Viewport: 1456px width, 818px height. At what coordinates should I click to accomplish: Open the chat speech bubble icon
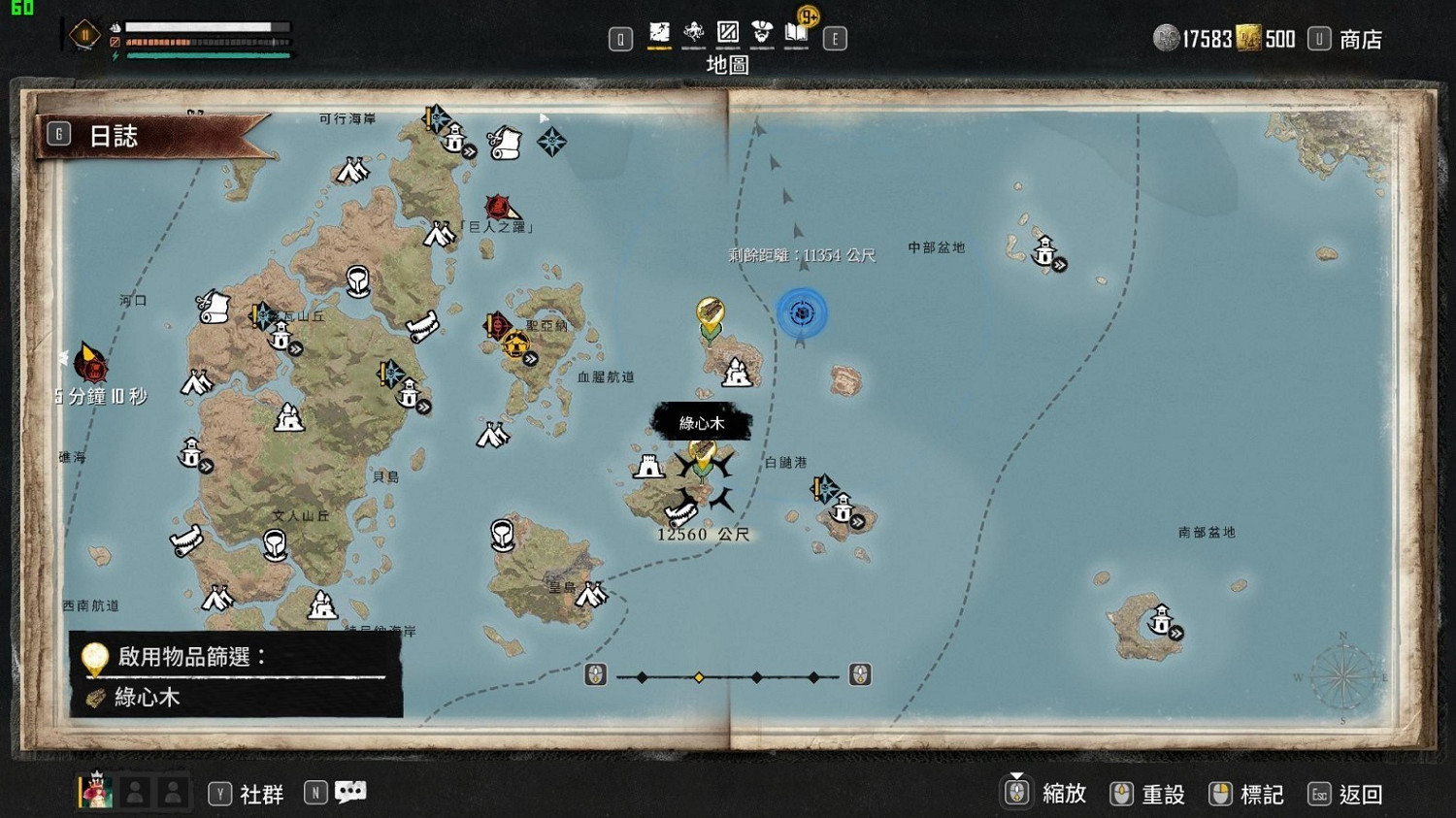click(350, 793)
